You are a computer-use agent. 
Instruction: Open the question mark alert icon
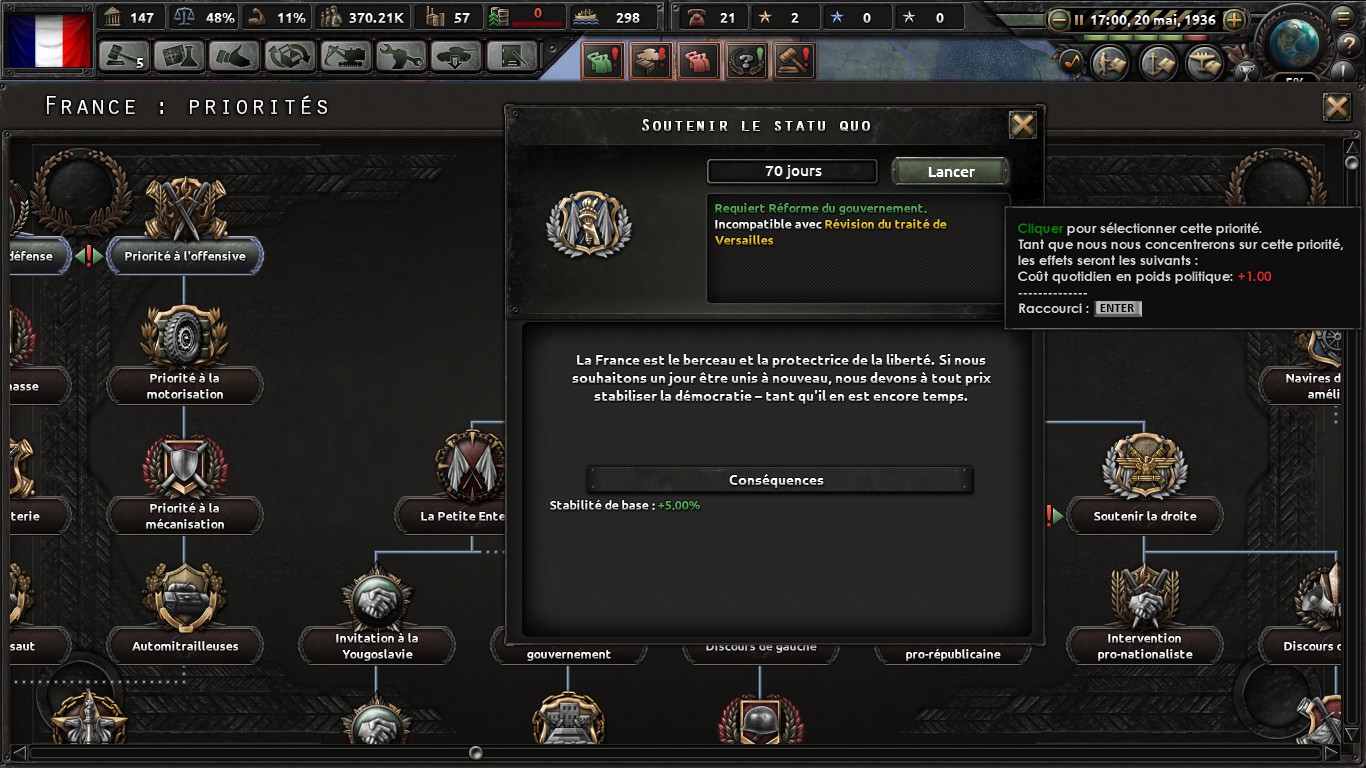[745, 61]
